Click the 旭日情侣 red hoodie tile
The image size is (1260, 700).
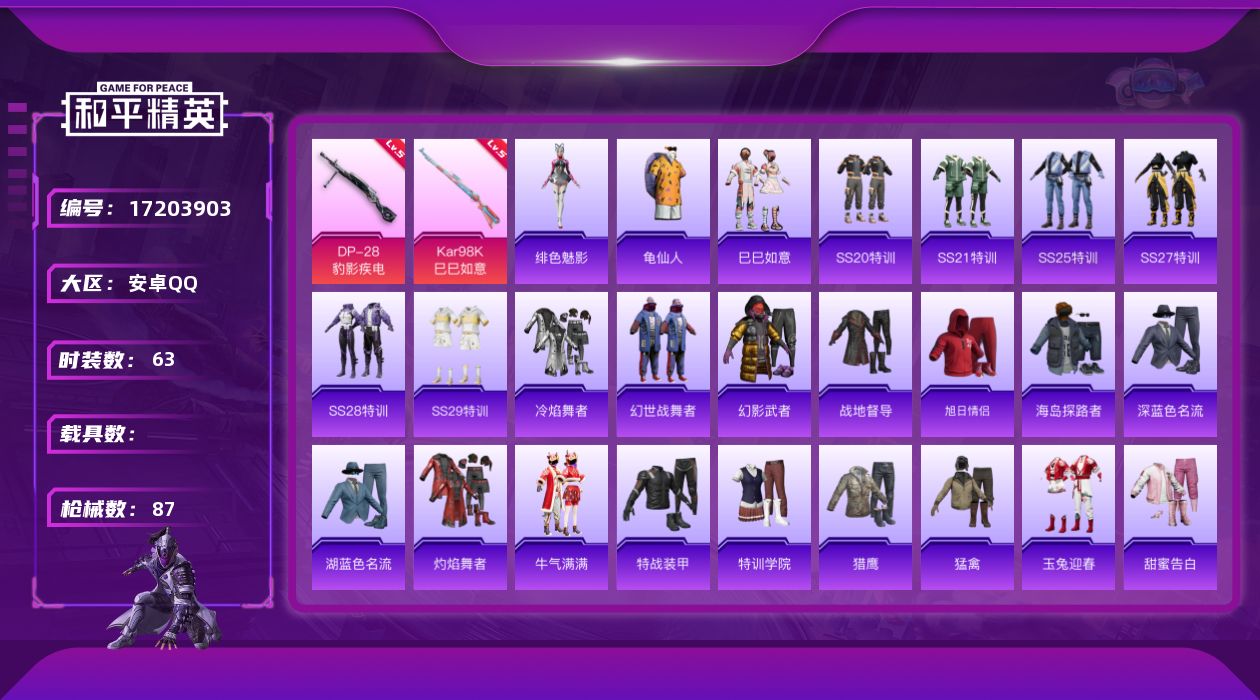[x=967, y=364]
